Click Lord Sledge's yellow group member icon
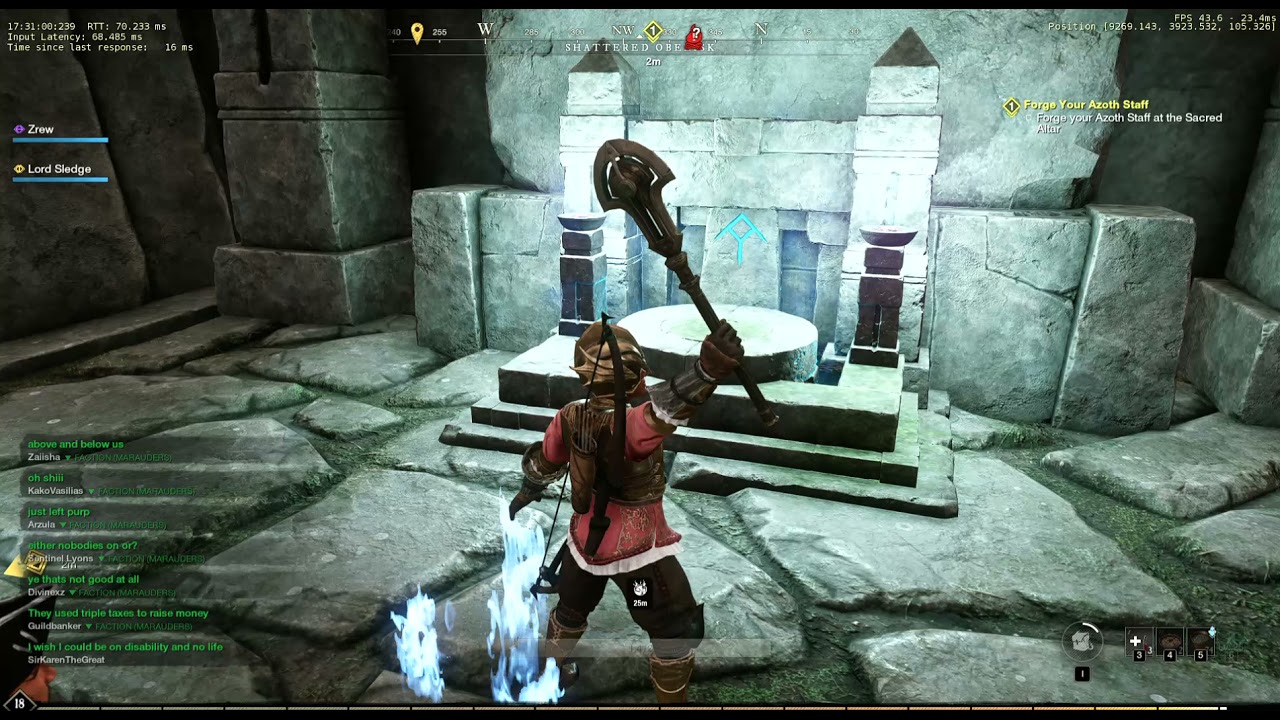Screen dimensions: 1280x720 pos(17,168)
